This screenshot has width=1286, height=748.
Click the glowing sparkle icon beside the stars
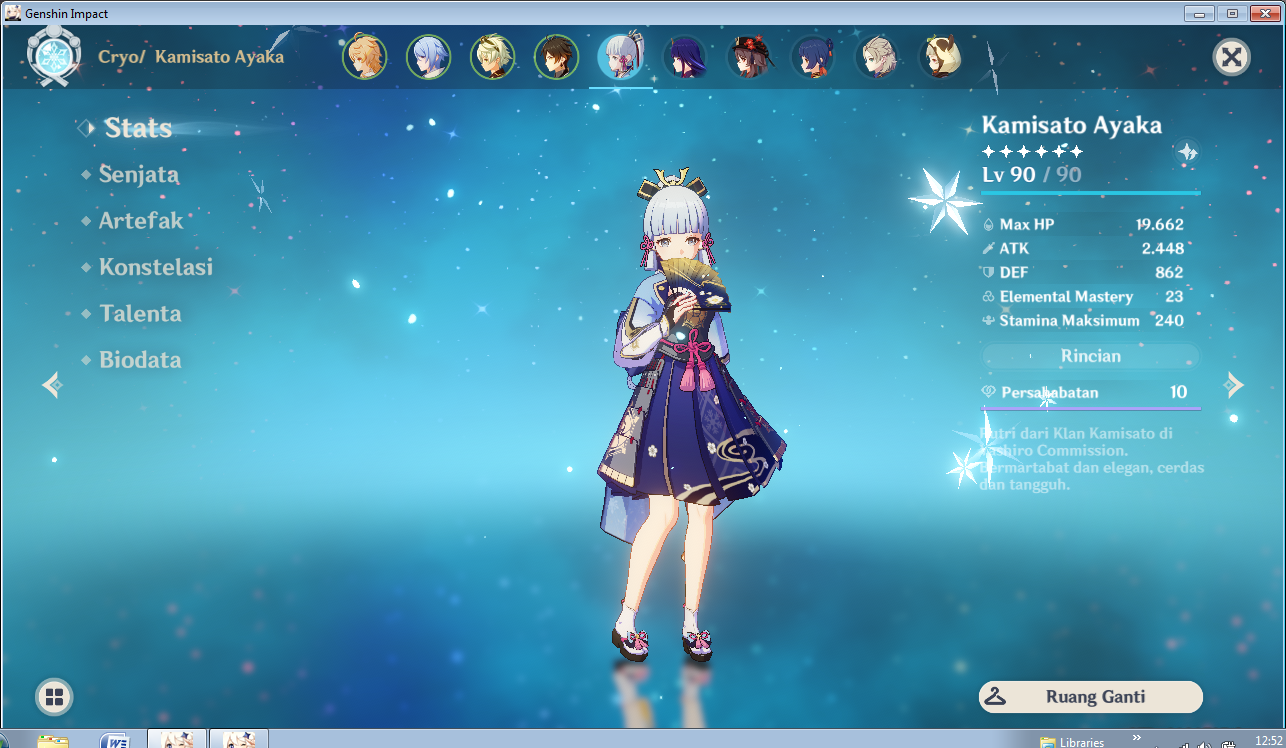pyautogui.click(x=1188, y=152)
